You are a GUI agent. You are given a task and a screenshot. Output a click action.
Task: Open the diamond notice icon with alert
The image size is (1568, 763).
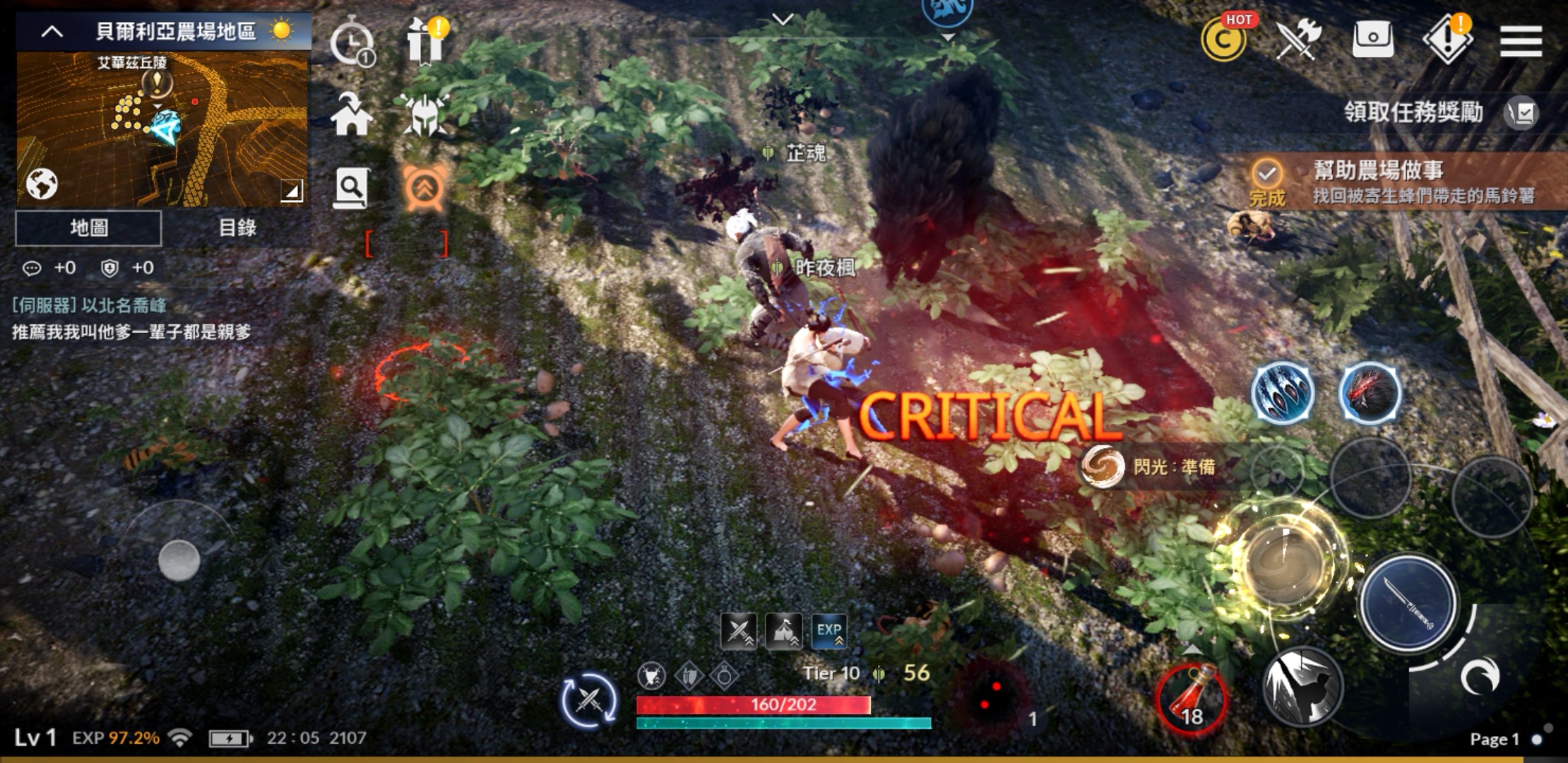[x=1447, y=39]
